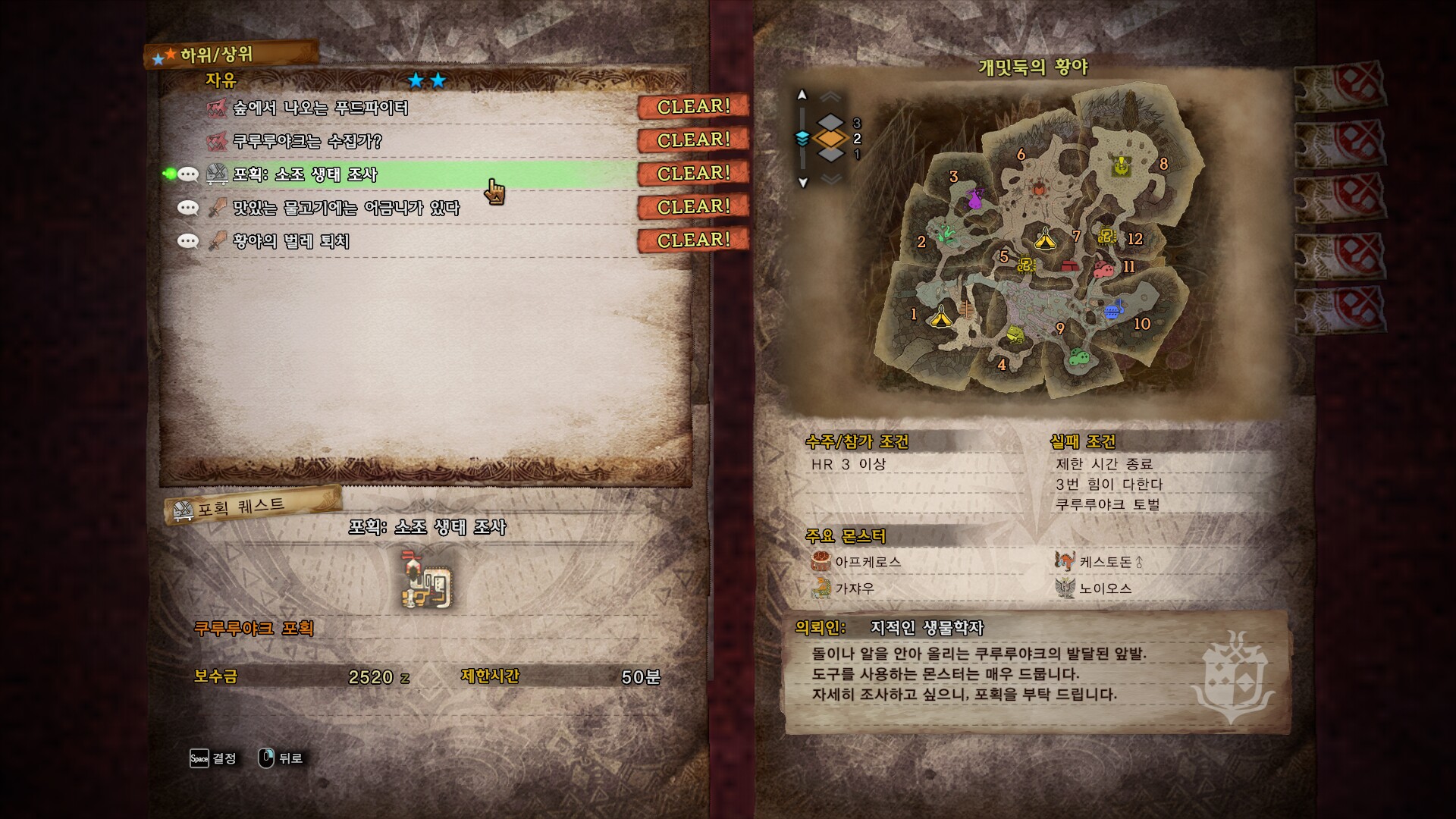Choose the 쿠루루야크는 수집가? quest
This screenshot has width=1456, height=819.
click(307, 141)
